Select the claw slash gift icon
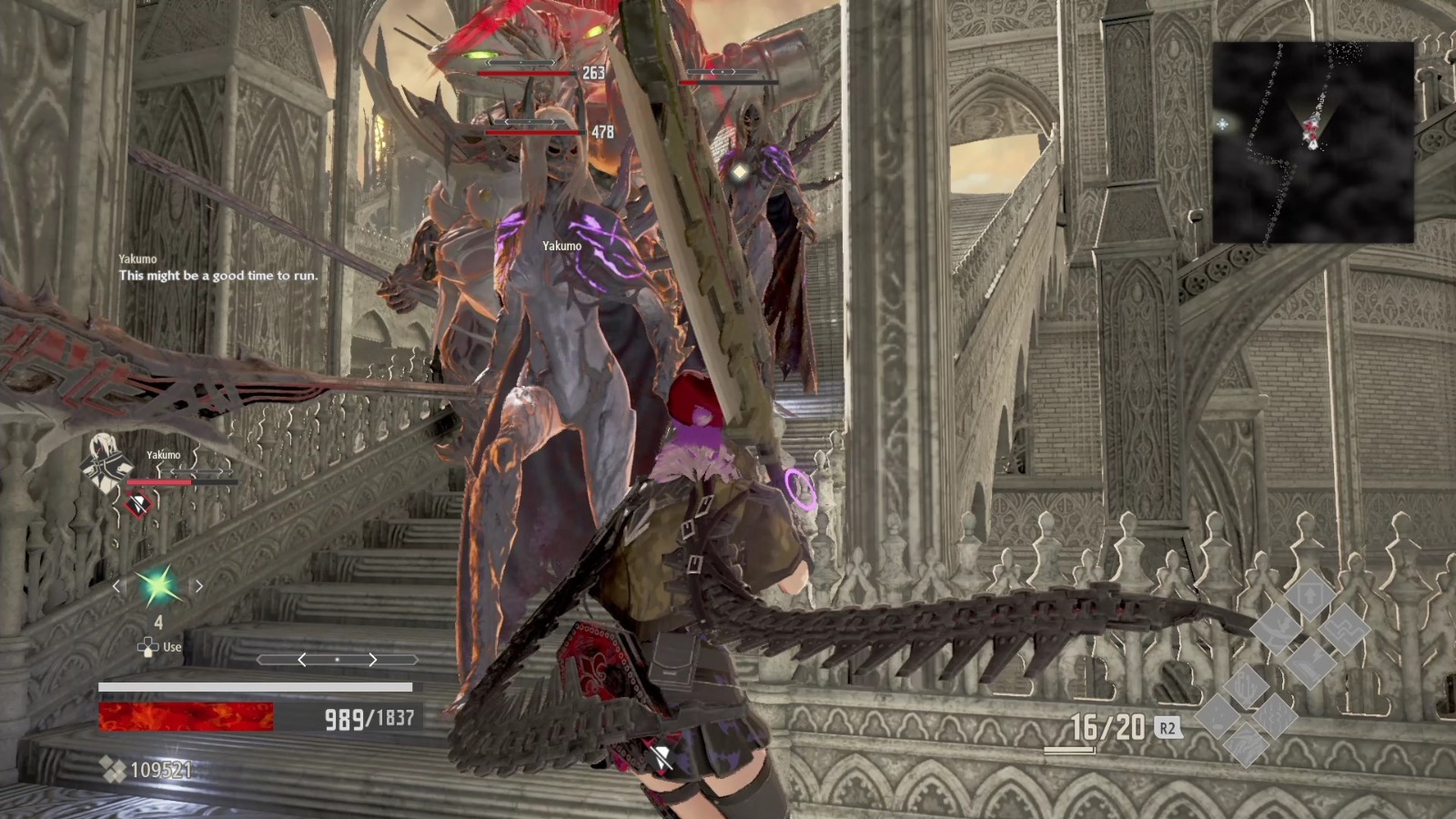Screen dimensions: 1456x819 1277,628
